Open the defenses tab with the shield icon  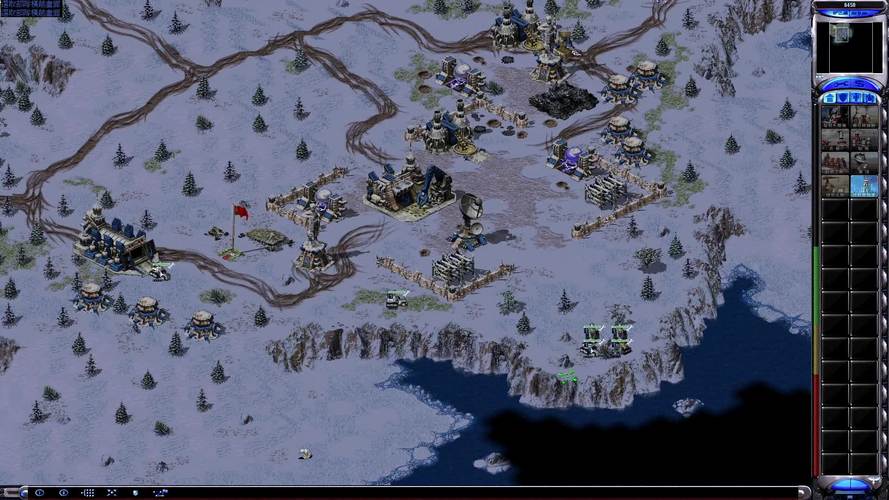click(842, 98)
